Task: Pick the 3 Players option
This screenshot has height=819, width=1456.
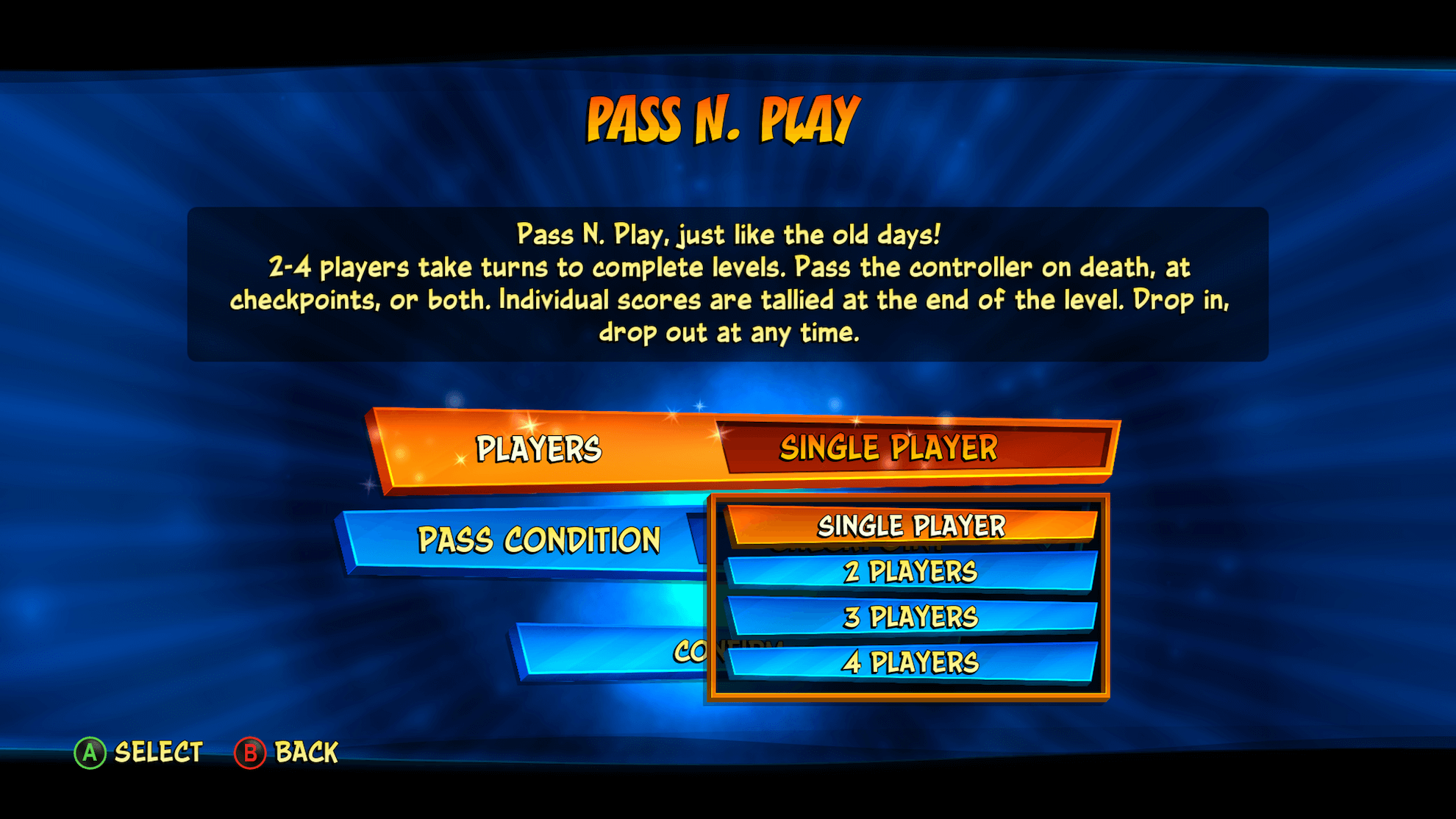Action: (910, 618)
